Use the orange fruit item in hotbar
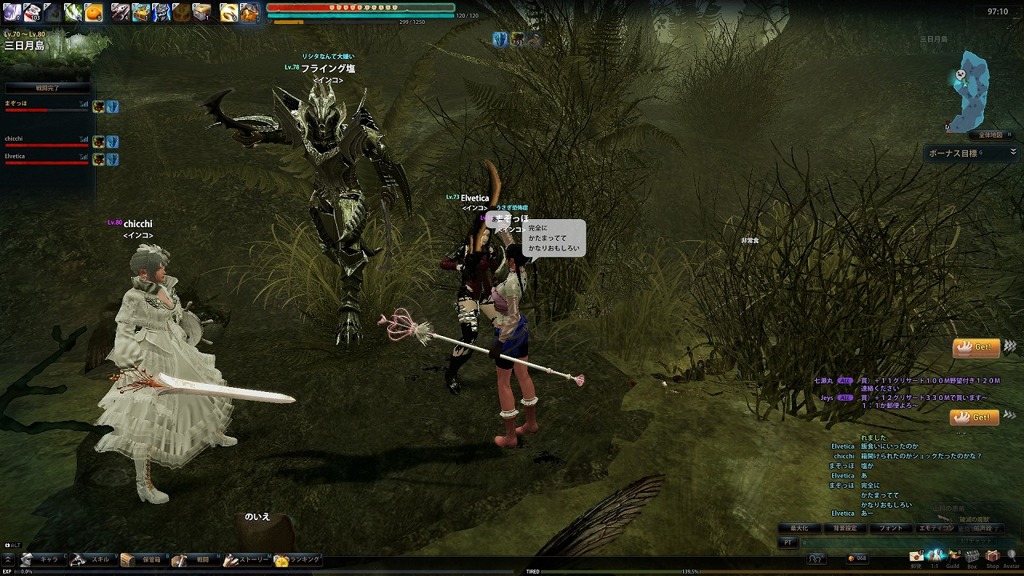 pos(93,12)
